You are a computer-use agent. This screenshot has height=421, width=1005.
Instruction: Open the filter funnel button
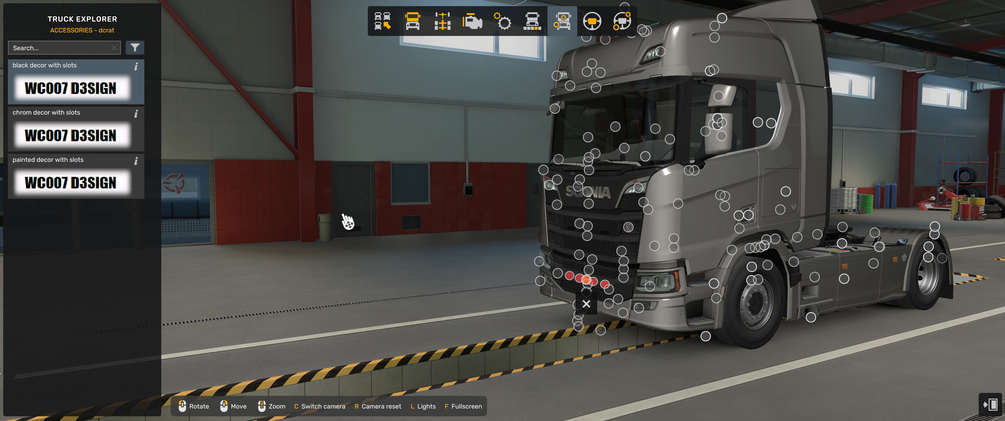(x=135, y=48)
